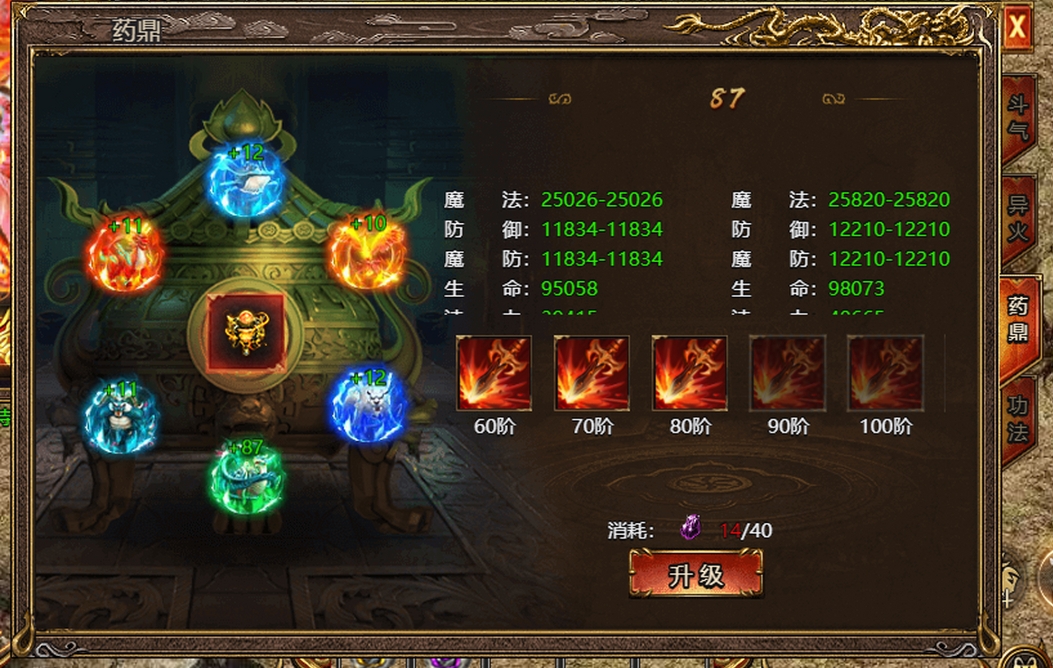
Task: Click the blue-white orb on the right marked +12
Action: 369,406
